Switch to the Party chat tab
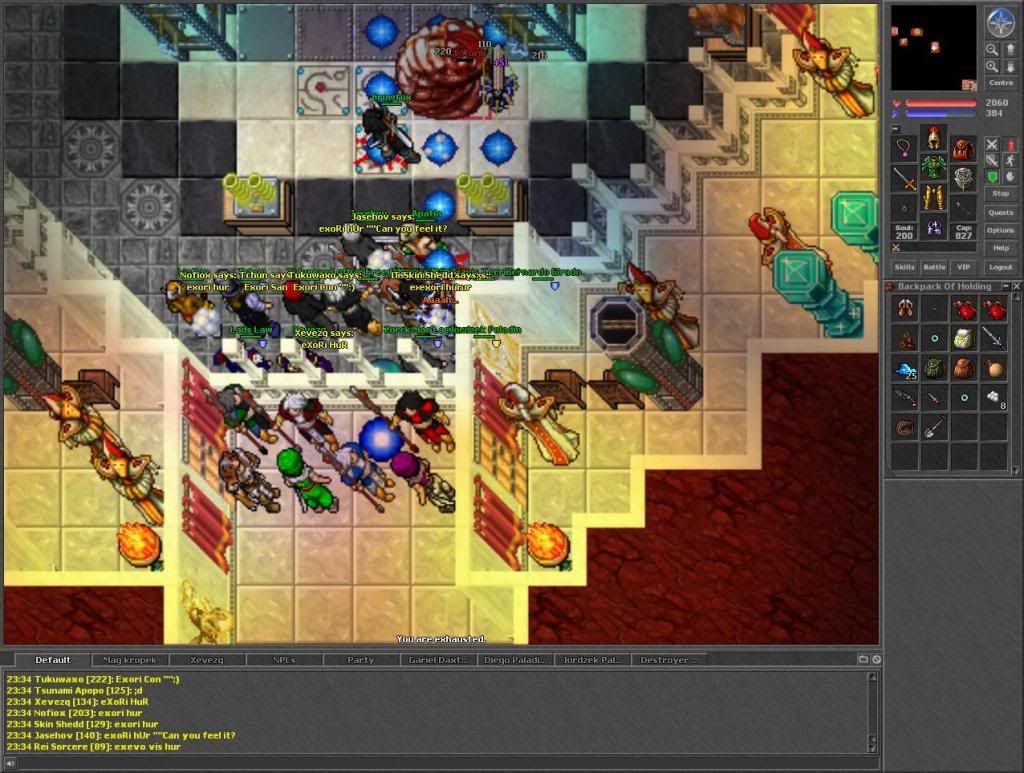 point(361,660)
